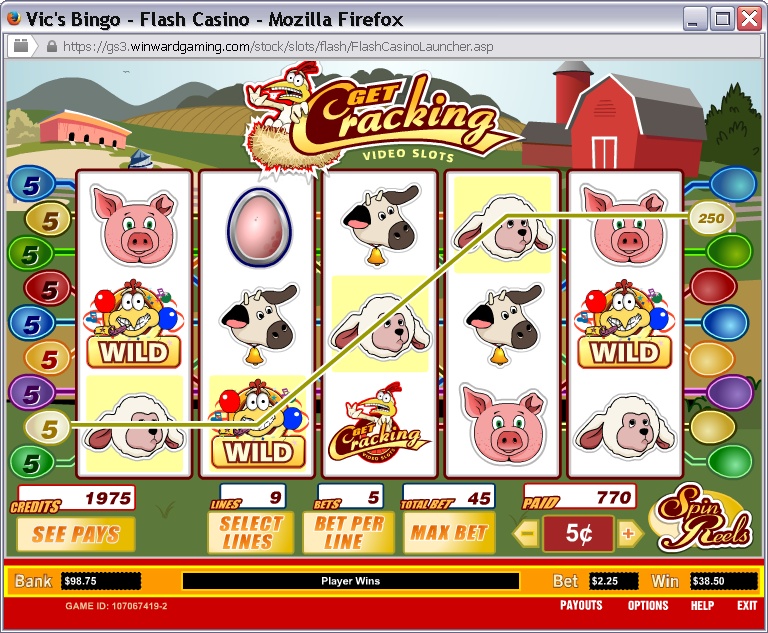Increase coin value with plus arrow
This screenshot has height=633, width=768.
(629, 534)
